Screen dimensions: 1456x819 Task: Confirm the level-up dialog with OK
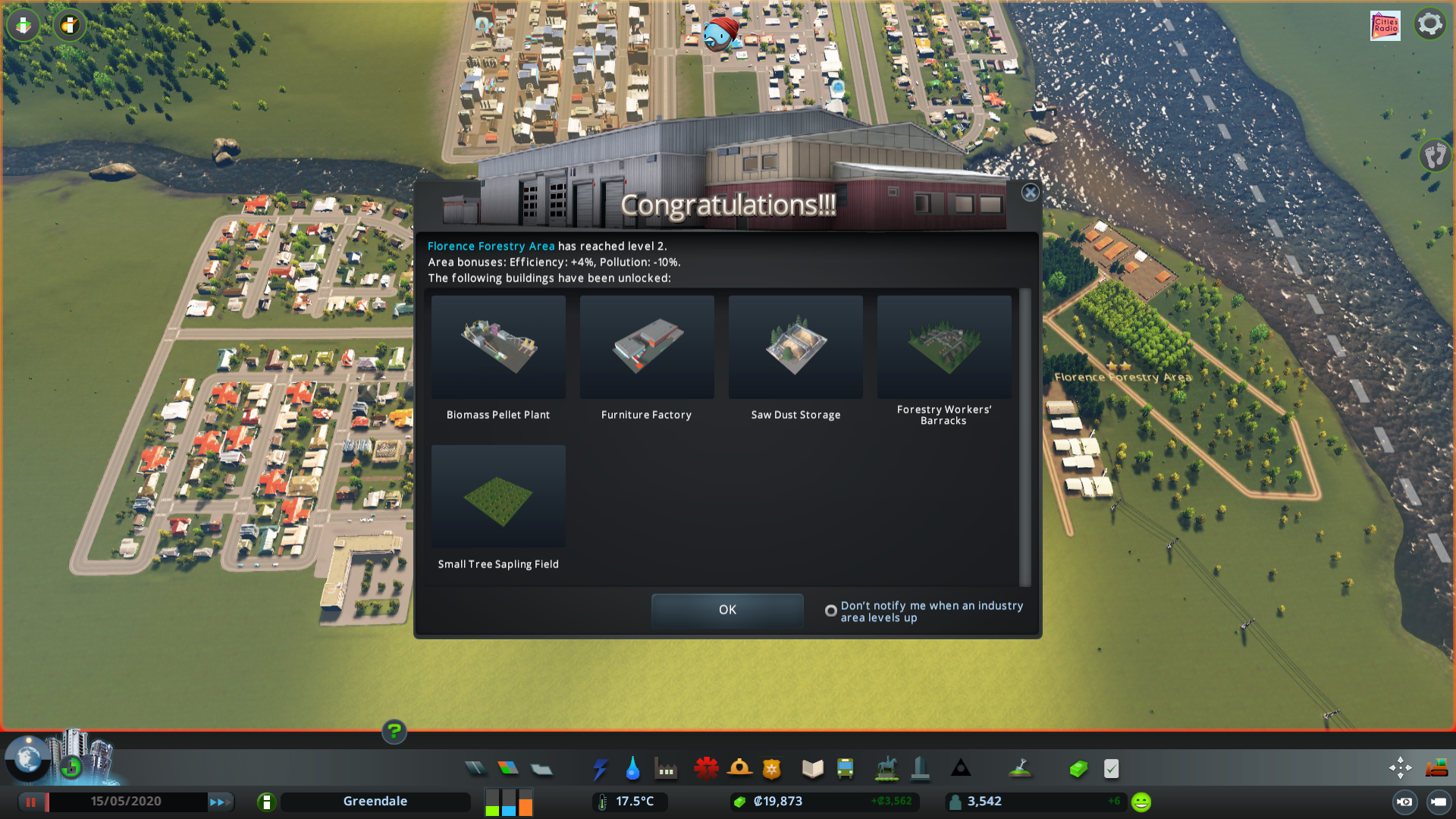click(726, 610)
